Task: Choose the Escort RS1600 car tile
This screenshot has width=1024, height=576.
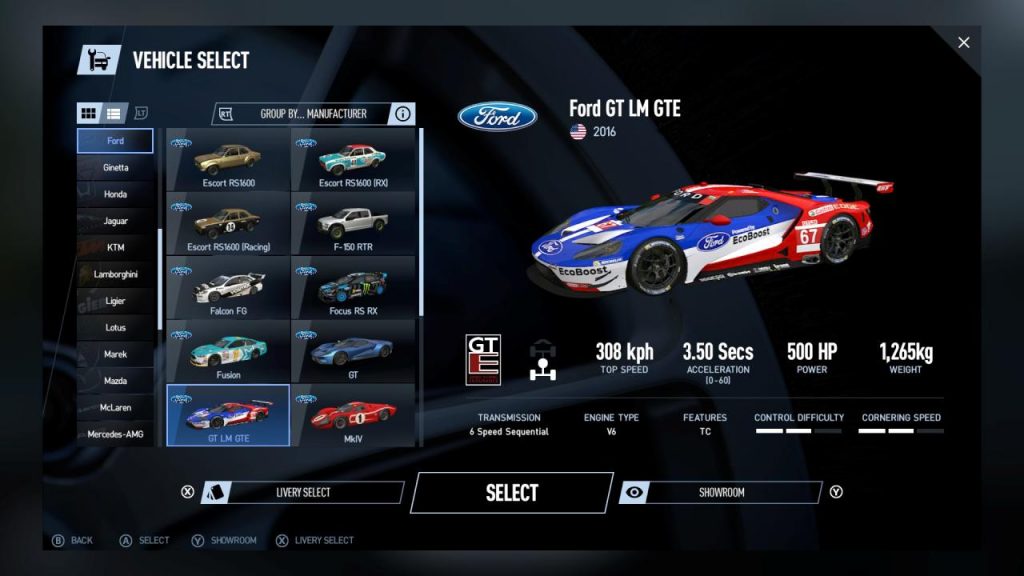Action: click(x=228, y=161)
